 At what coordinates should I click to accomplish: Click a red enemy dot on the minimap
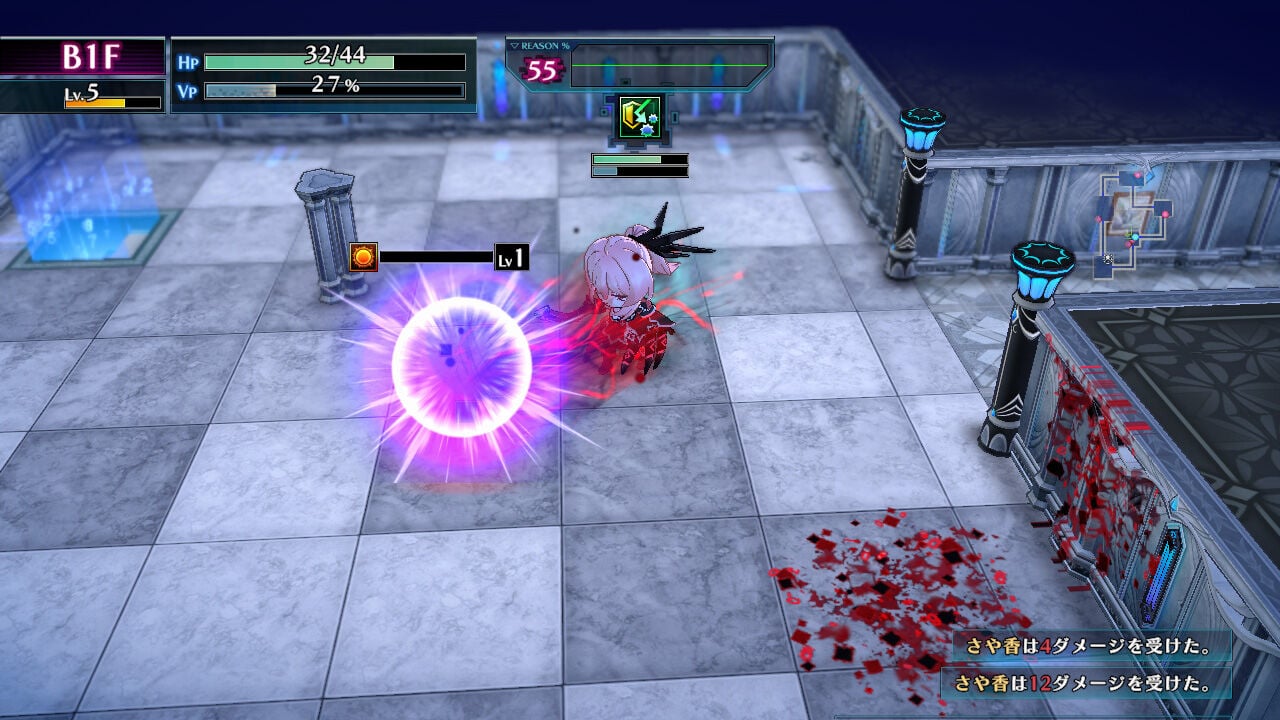pos(1165,214)
